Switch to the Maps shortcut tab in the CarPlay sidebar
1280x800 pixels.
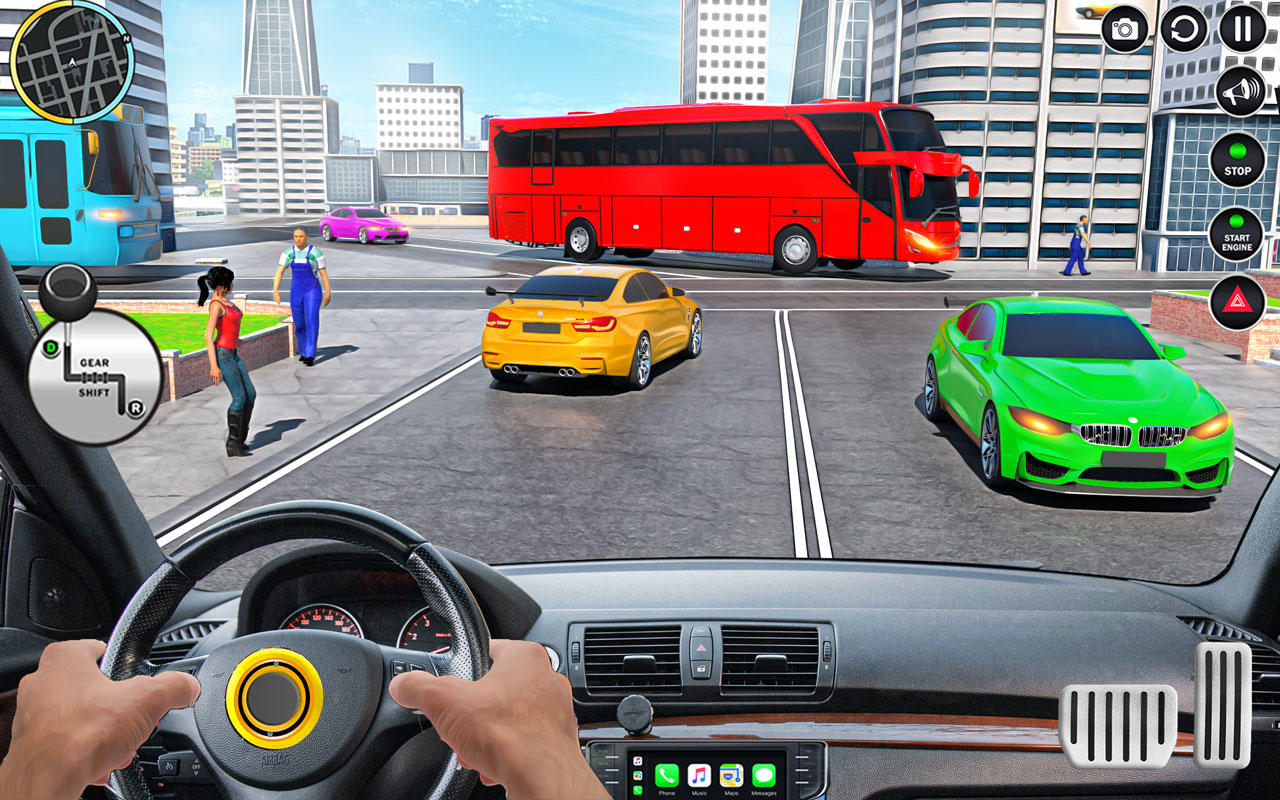636,775
